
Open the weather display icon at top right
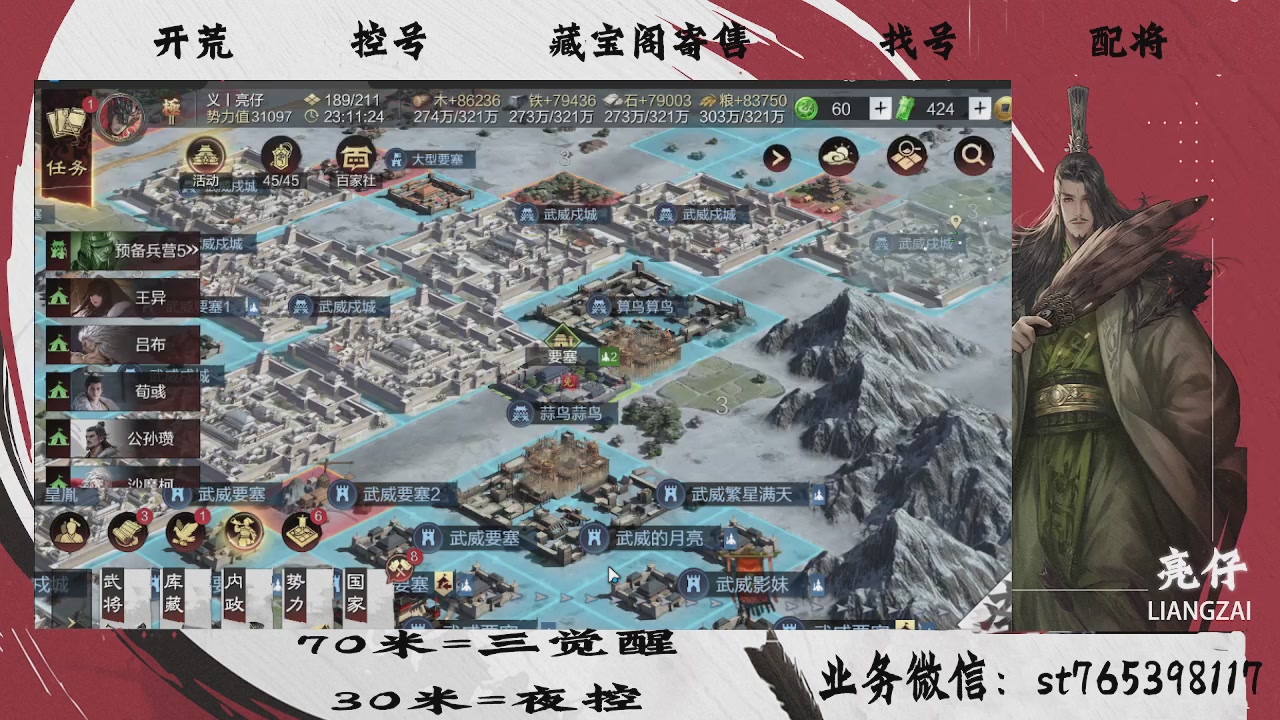pos(840,156)
